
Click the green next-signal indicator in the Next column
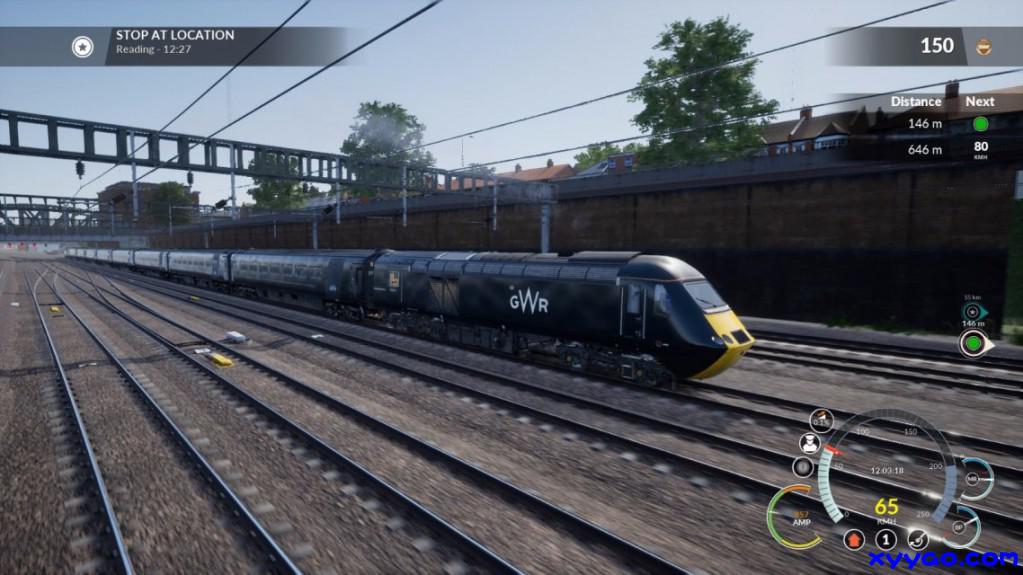(x=980, y=124)
